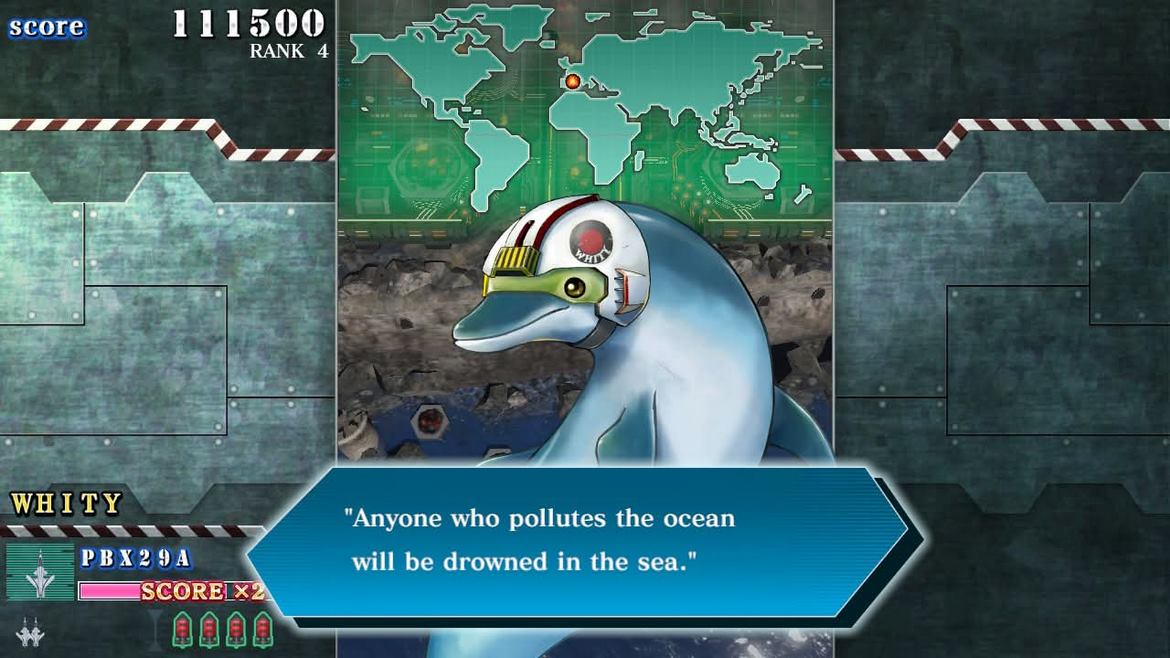Click the PBX29A ship portrait icon
Screen dimensions: 1170x658
[x=40, y=573]
